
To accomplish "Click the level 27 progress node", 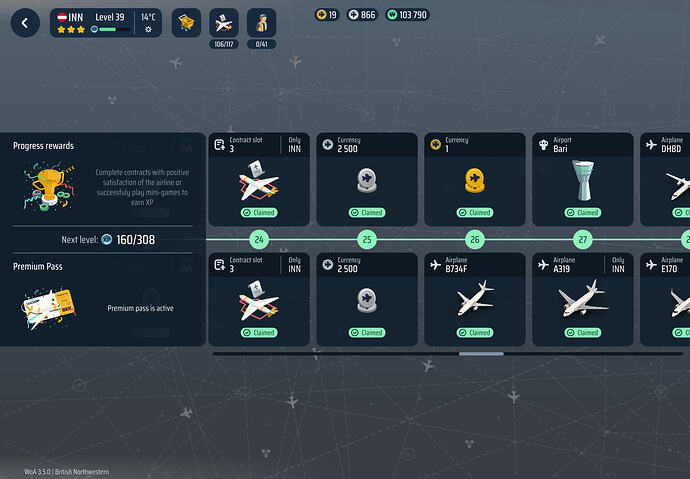I will point(583,240).
